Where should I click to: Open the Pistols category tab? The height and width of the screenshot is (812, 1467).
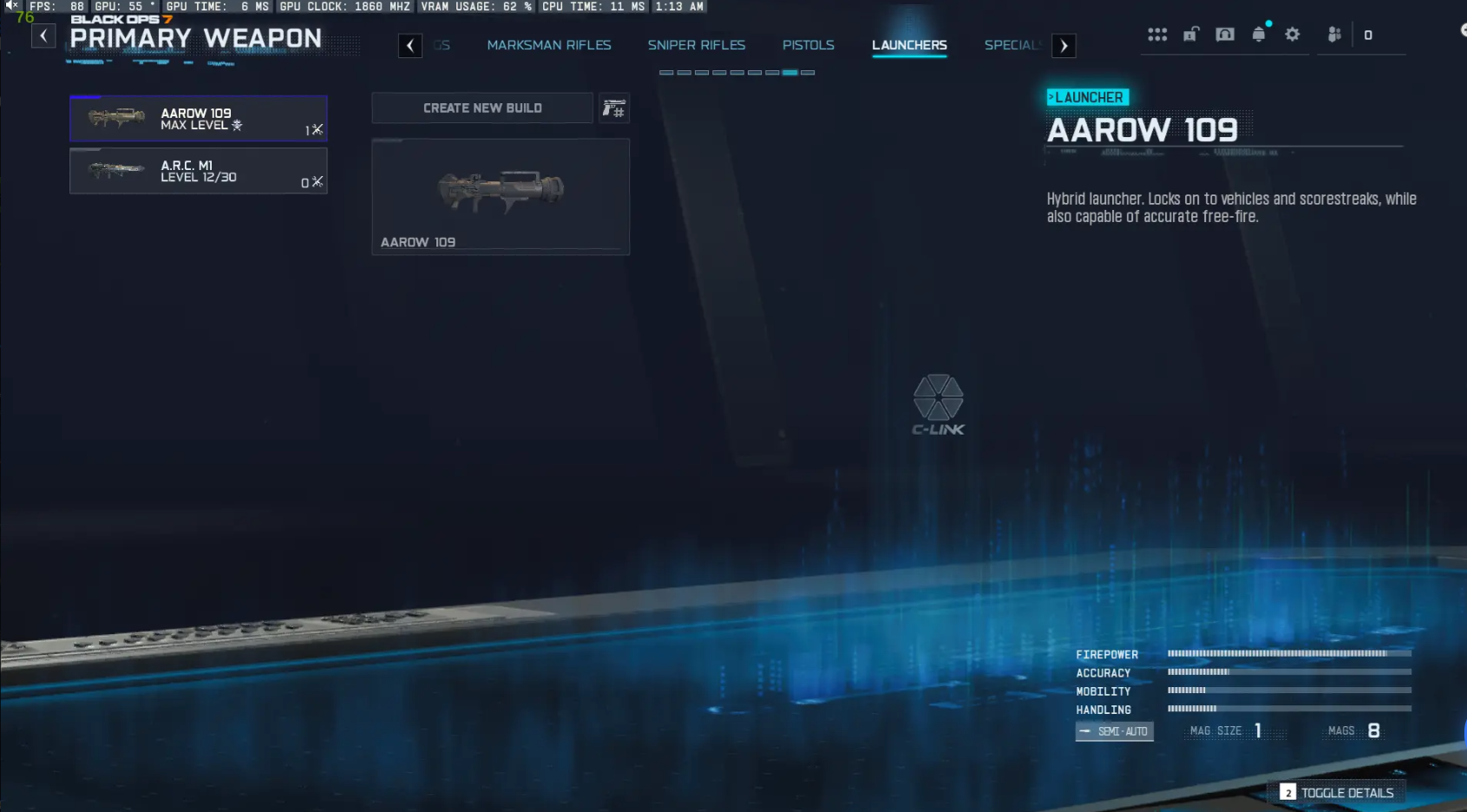[x=808, y=45]
